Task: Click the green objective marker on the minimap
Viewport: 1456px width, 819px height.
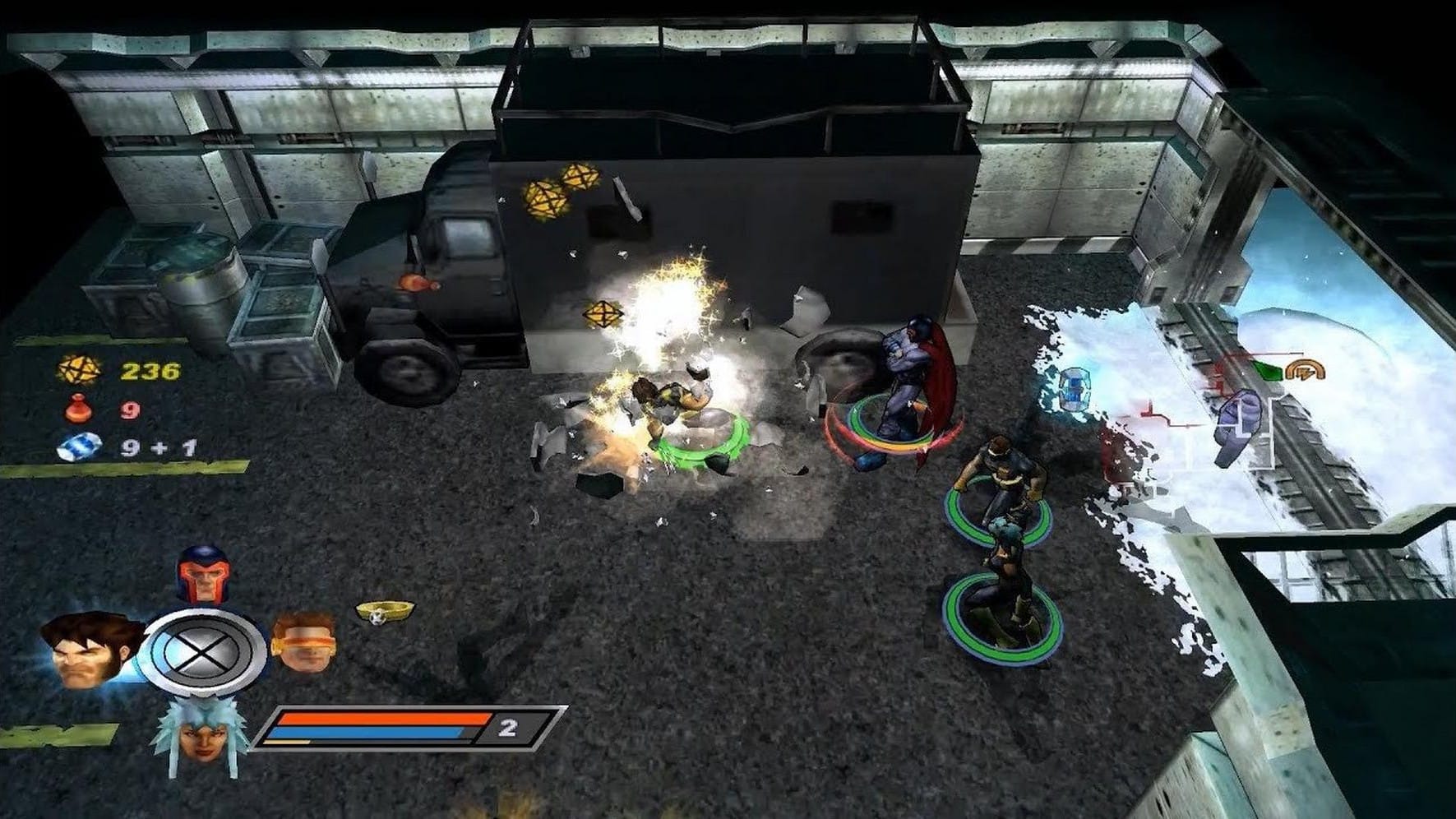Action: coord(1269,370)
